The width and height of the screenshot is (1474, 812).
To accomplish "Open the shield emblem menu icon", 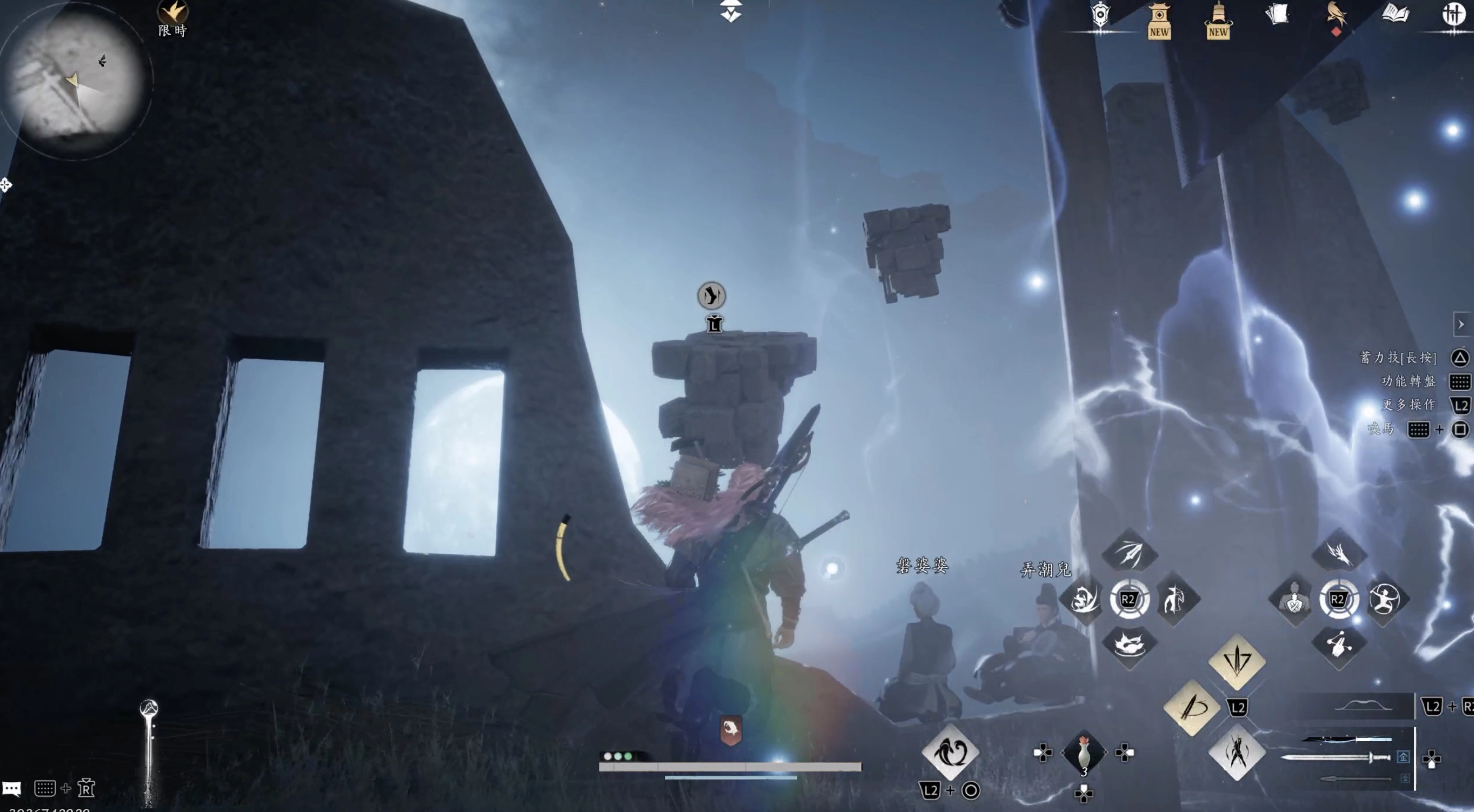I will coord(1100,16).
